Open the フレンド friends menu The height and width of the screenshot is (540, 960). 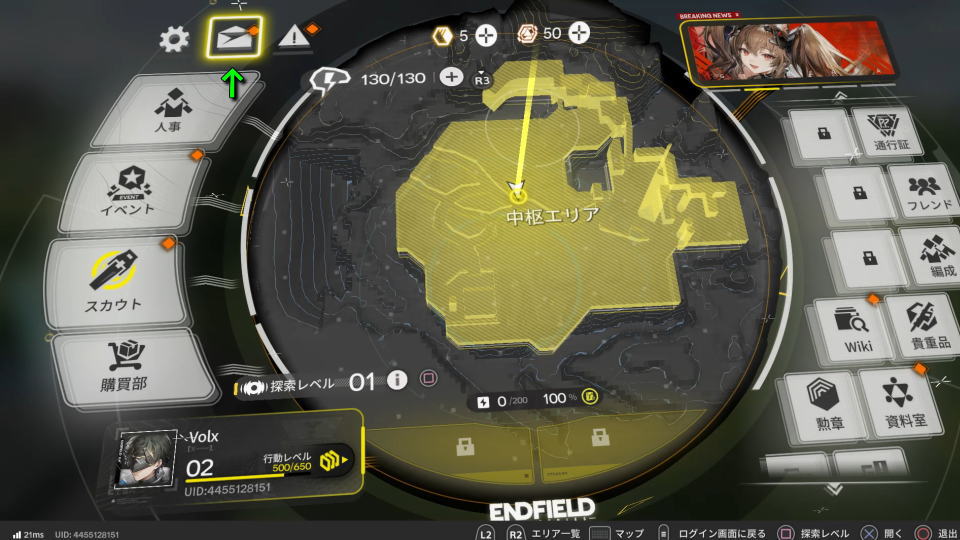coord(924,191)
